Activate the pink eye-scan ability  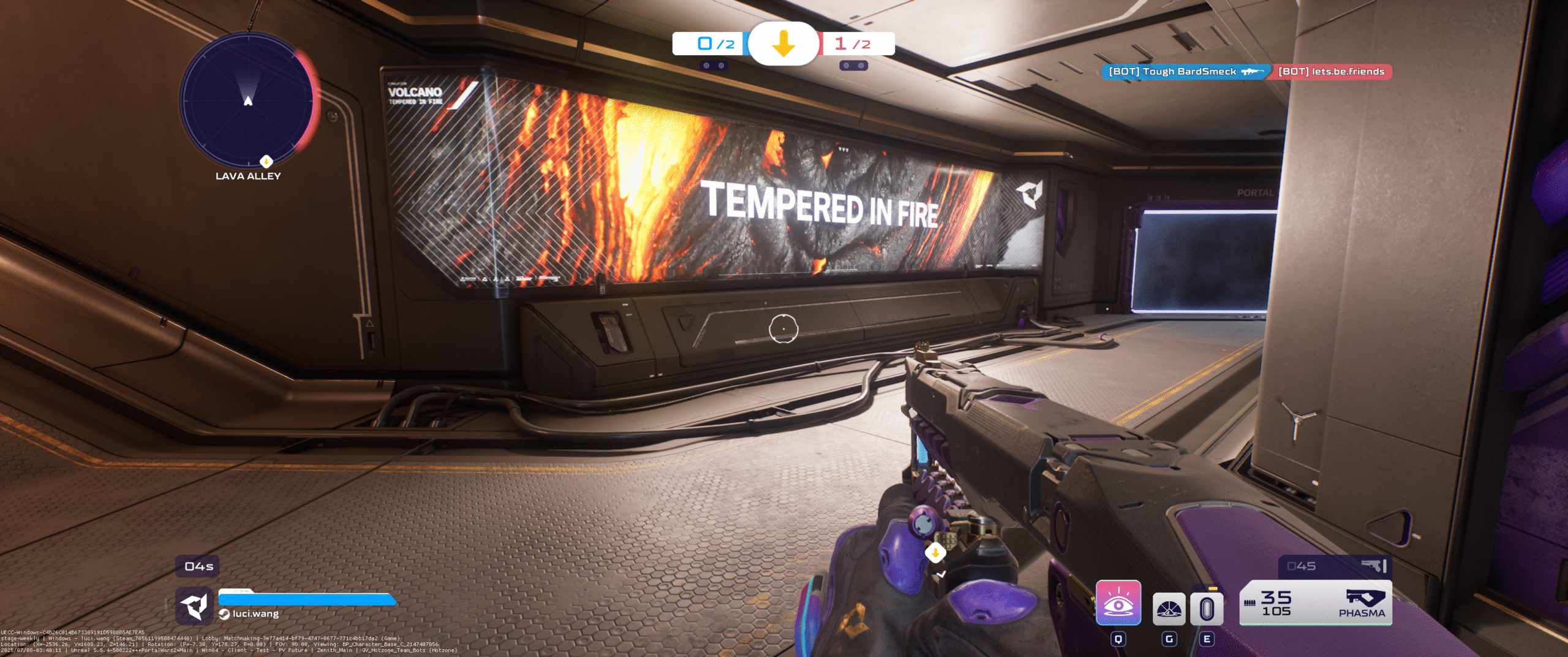pyautogui.click(x=1118, y=603)
